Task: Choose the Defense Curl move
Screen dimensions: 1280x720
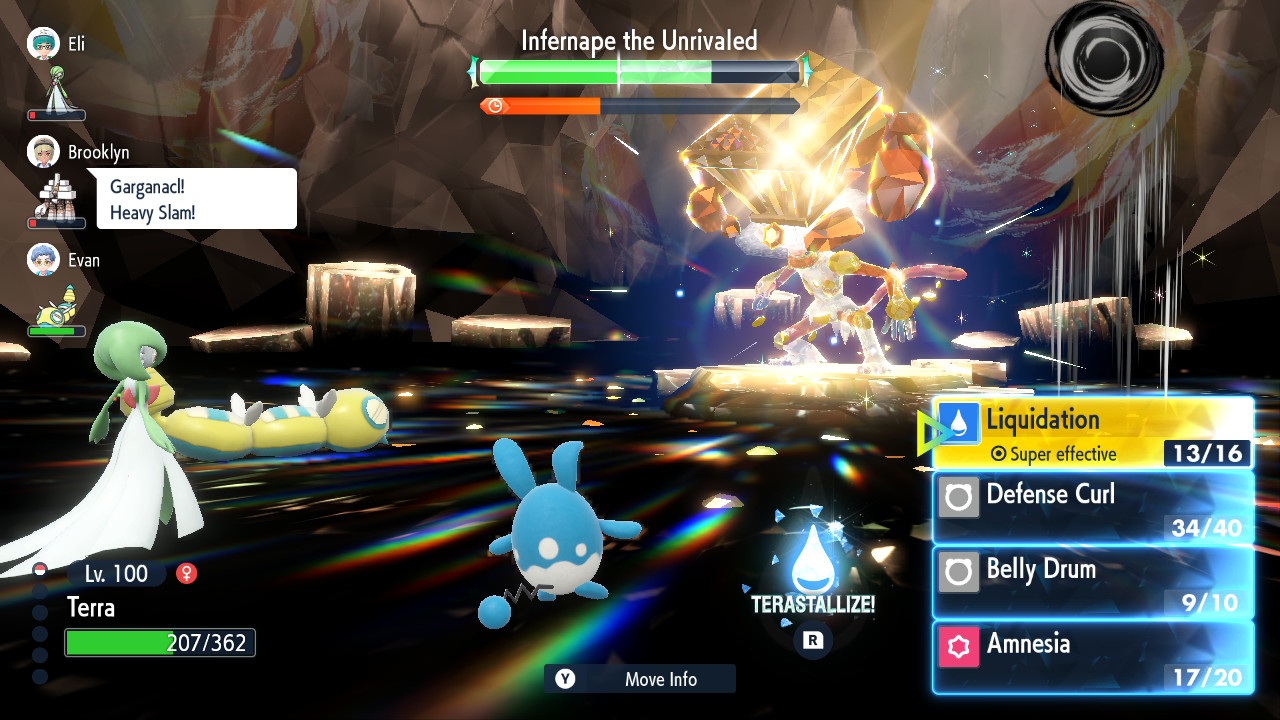Action: point(1092,507)
